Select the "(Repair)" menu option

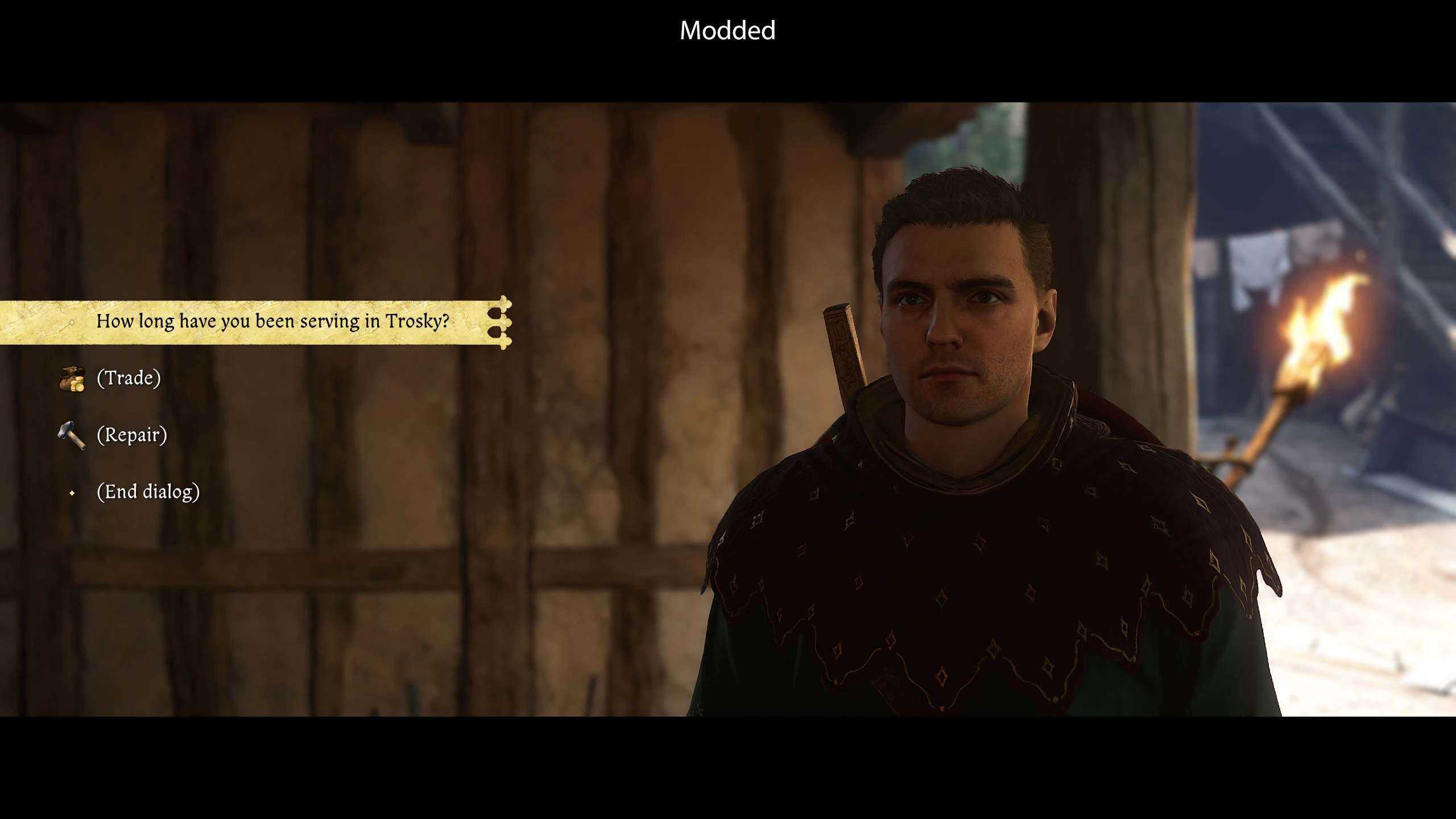point(133,435)
